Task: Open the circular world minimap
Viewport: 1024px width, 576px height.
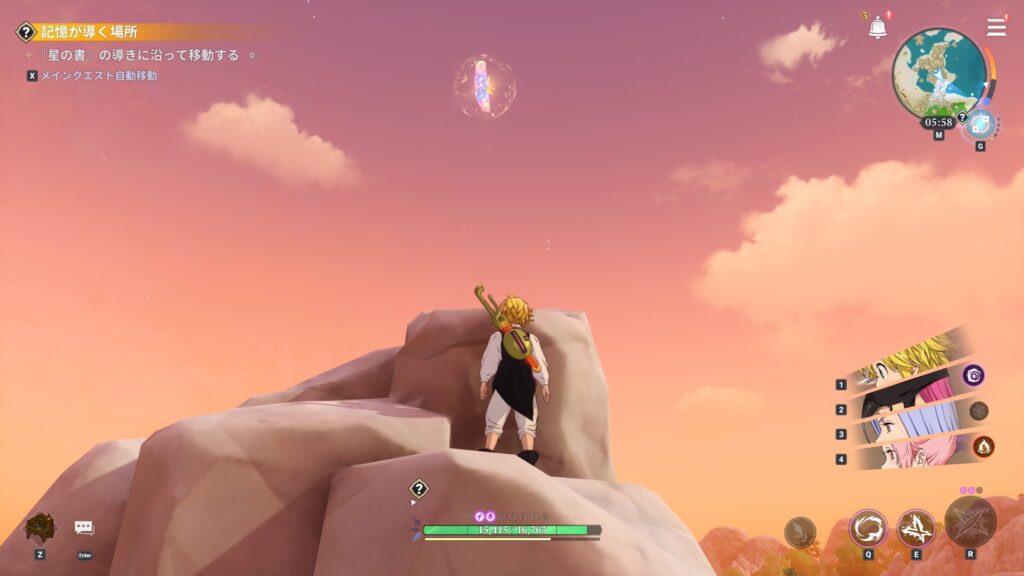Action: 938,75
